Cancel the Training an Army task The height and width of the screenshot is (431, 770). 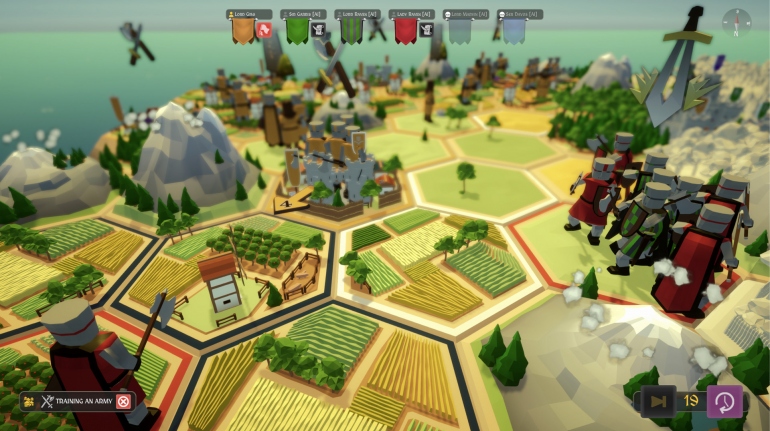tap(123, 402)
